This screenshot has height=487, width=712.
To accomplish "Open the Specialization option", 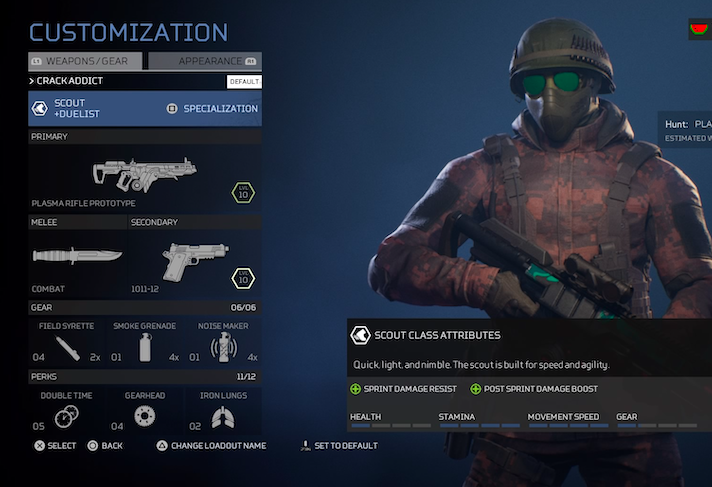I will pos(211,108).
